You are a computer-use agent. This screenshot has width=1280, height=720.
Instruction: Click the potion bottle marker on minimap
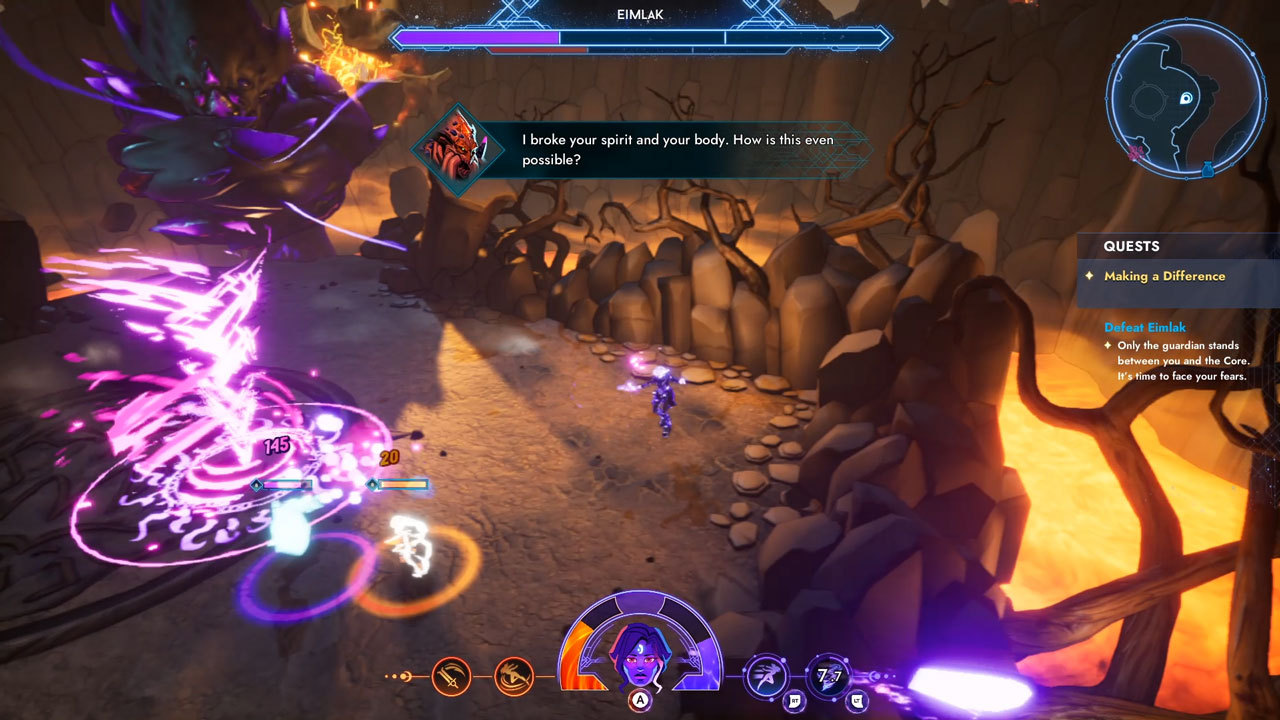click(1207, 169)
